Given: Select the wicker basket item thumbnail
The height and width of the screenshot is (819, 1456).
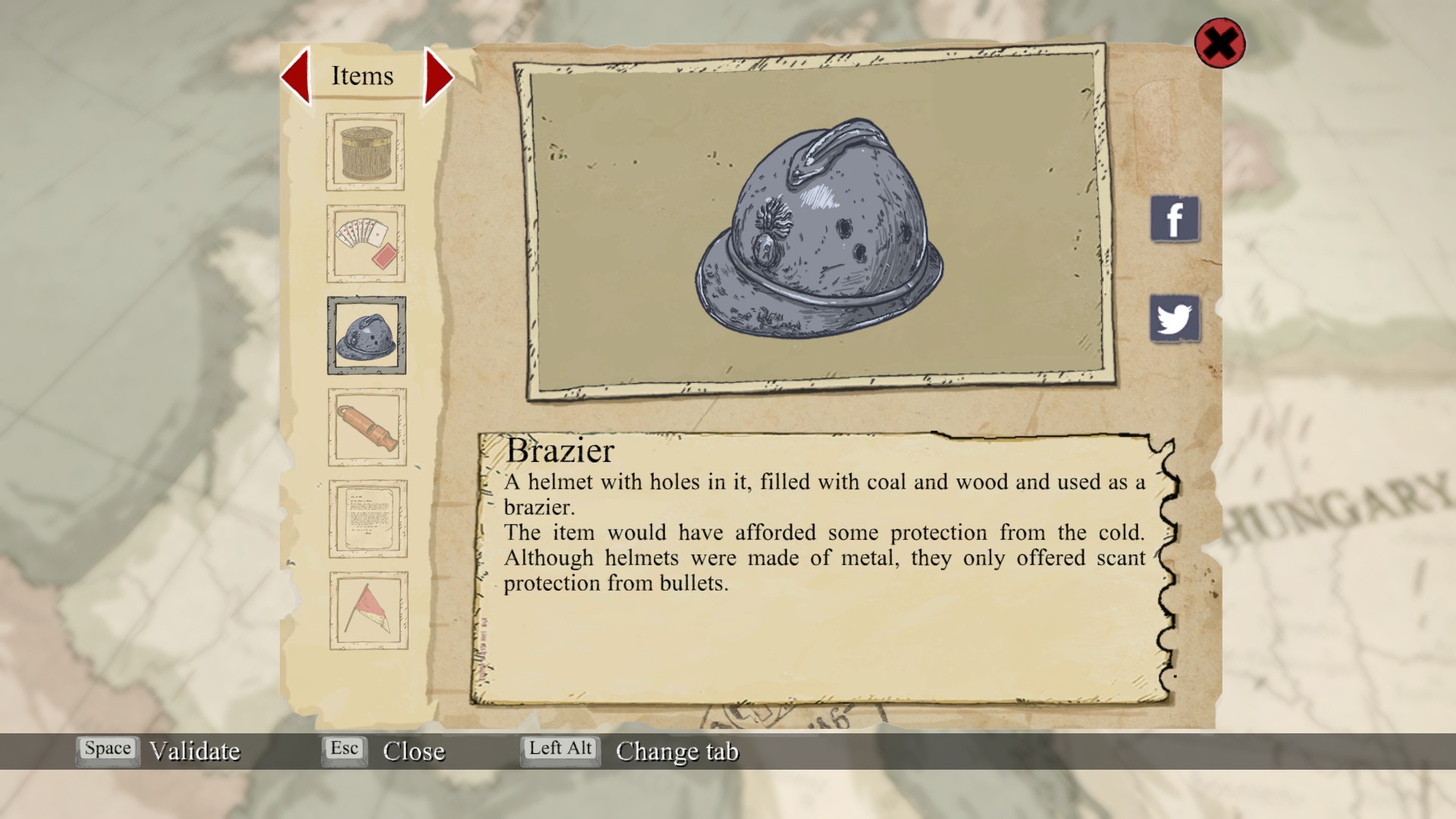Looking at the screenshot, I should point(366,152).
